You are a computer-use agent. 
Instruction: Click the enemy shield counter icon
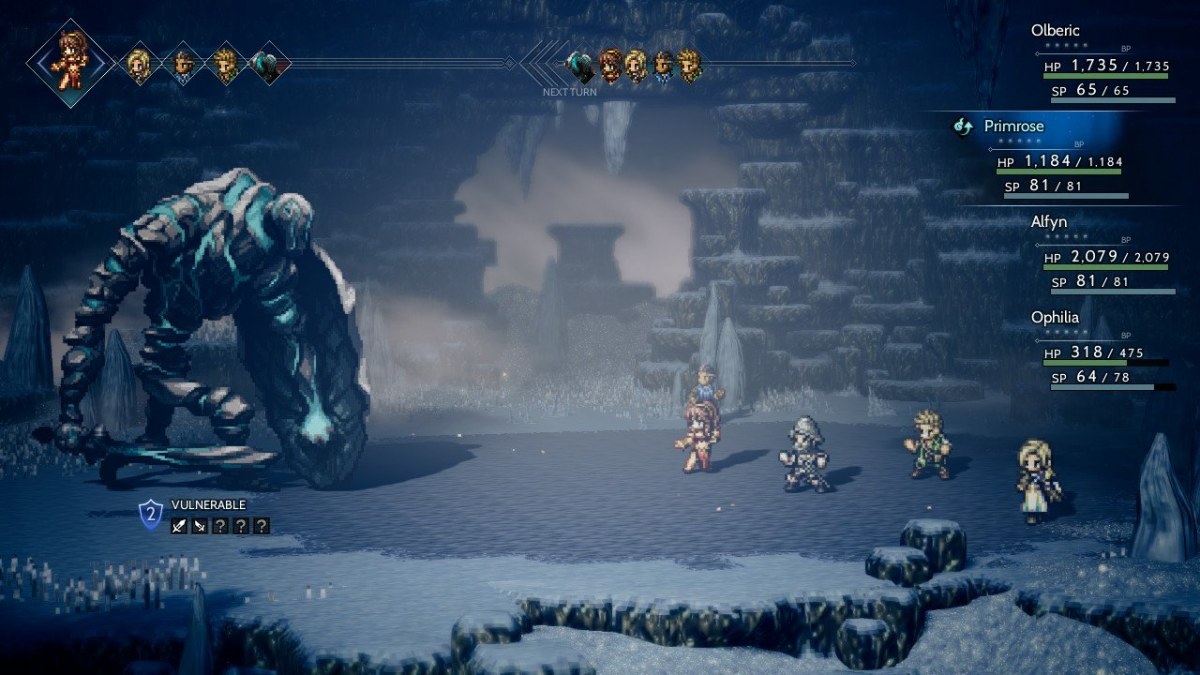(x=150, y=515)
